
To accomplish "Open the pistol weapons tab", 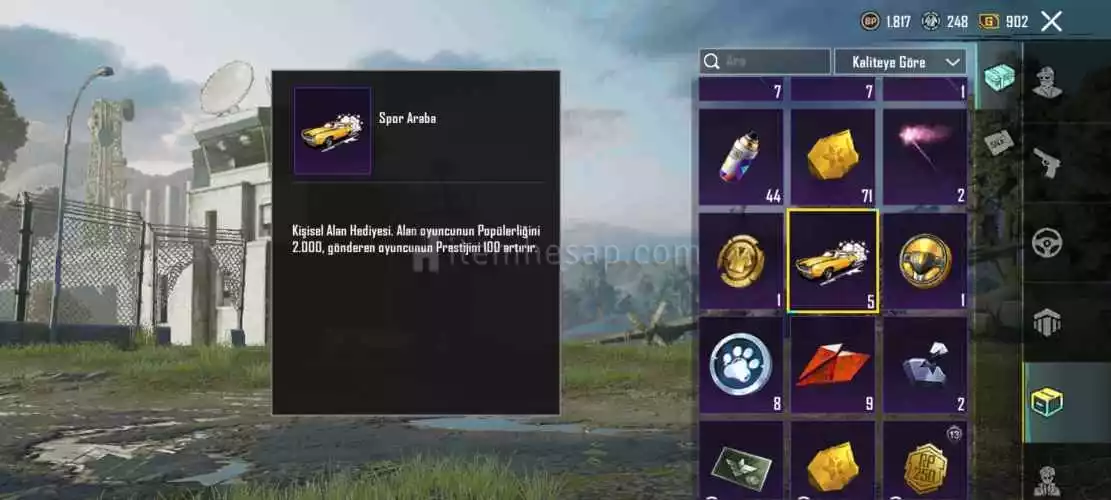I will [1047, 162].
